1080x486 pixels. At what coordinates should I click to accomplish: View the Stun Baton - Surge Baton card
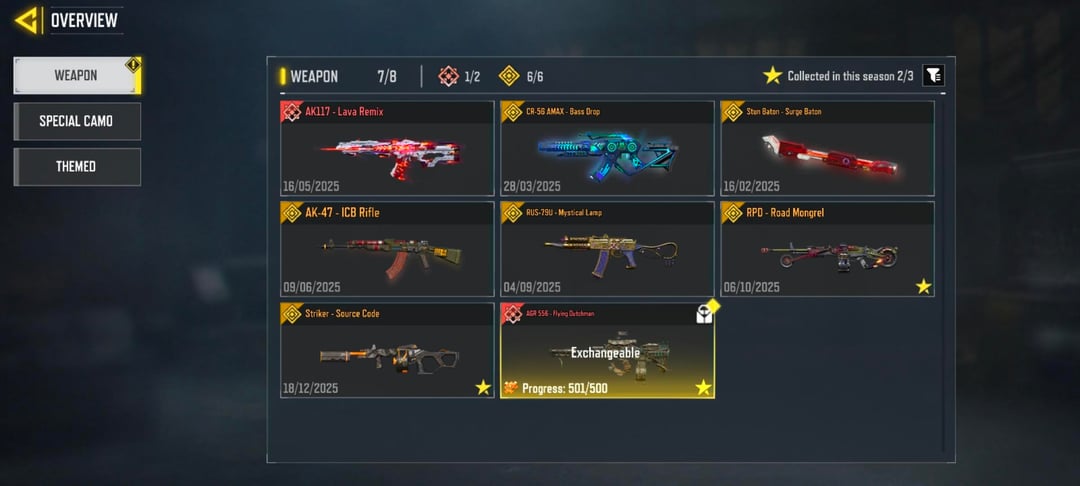point(827,148)
